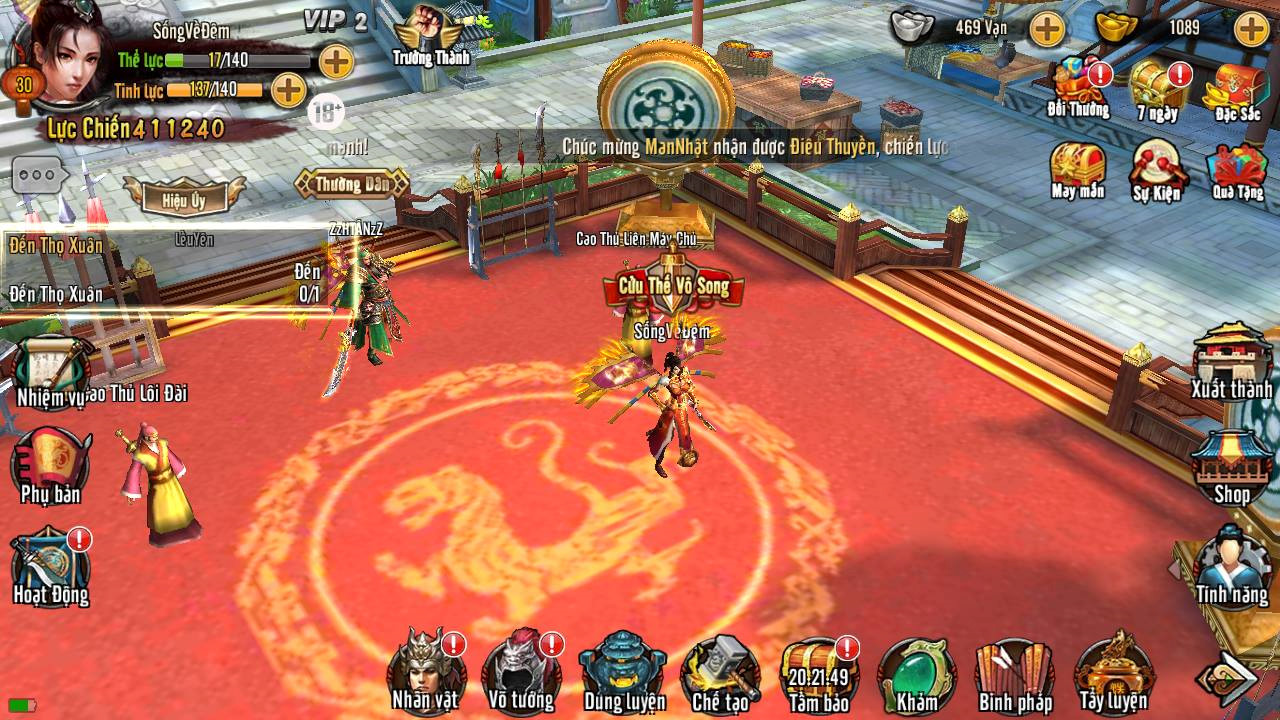The height and width of the screenshot is (720, 1280).
Task: Open the Tính năng features menu
Action: pos(1231,565)
